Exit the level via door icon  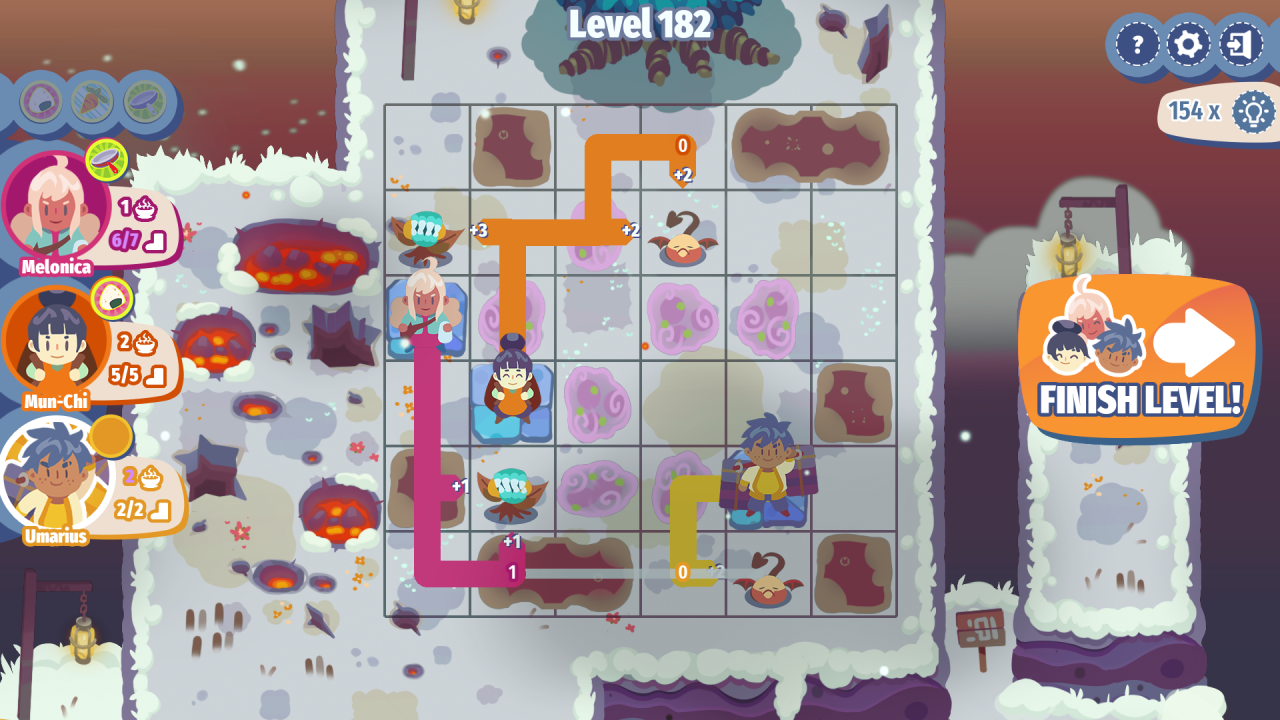pyautogui.click(x=1241, y=45)
